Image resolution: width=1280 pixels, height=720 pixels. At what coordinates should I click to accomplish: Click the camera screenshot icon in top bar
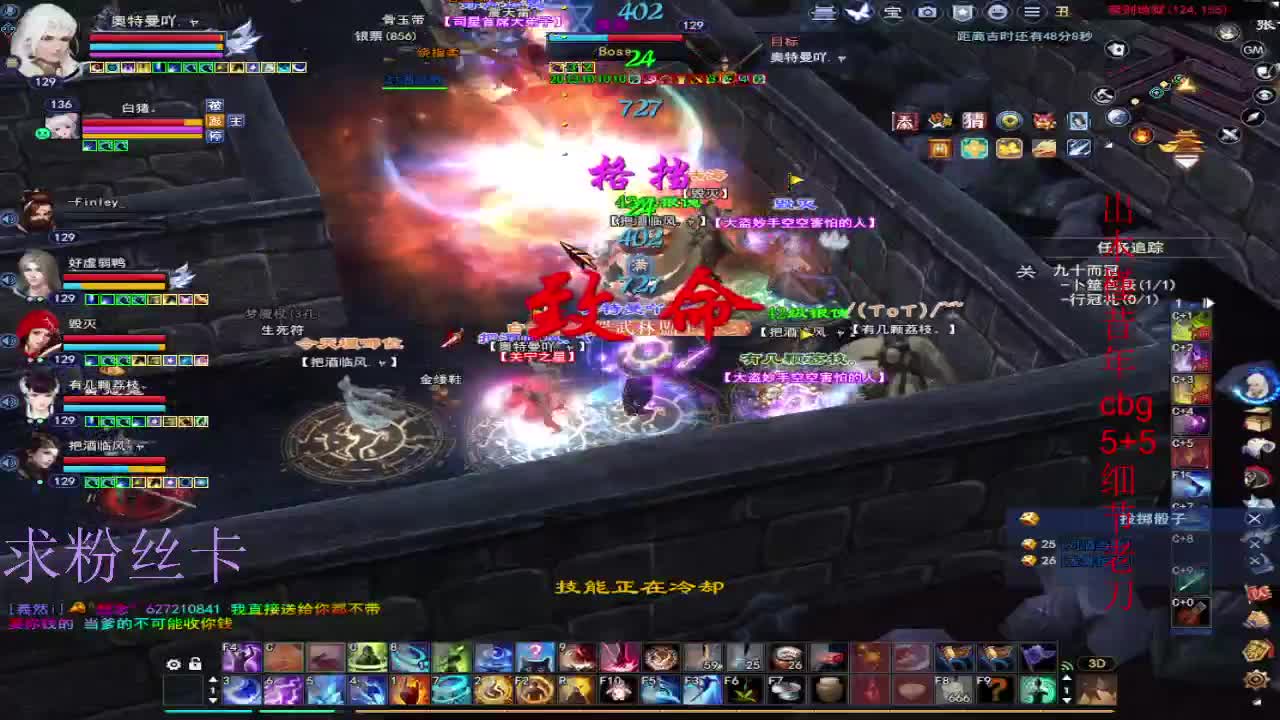tap(925, 14)
